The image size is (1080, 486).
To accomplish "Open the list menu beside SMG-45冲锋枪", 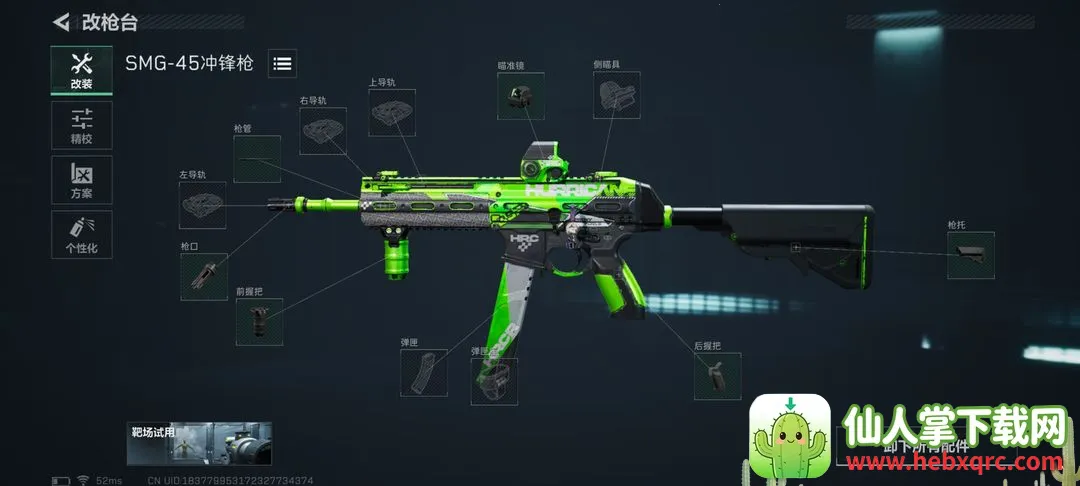I will point(283,63).
